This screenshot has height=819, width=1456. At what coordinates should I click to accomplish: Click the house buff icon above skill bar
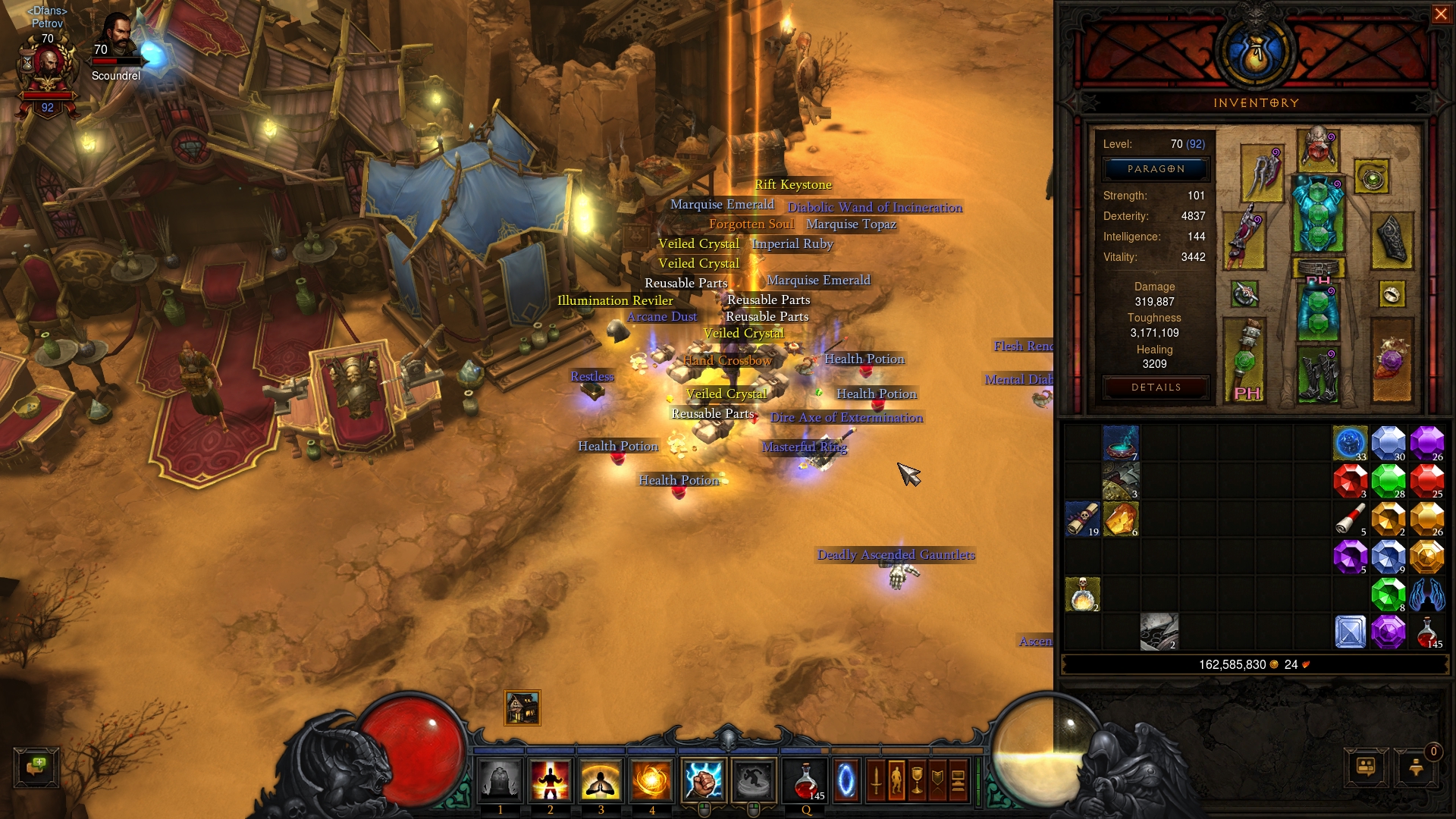point(522,708)
